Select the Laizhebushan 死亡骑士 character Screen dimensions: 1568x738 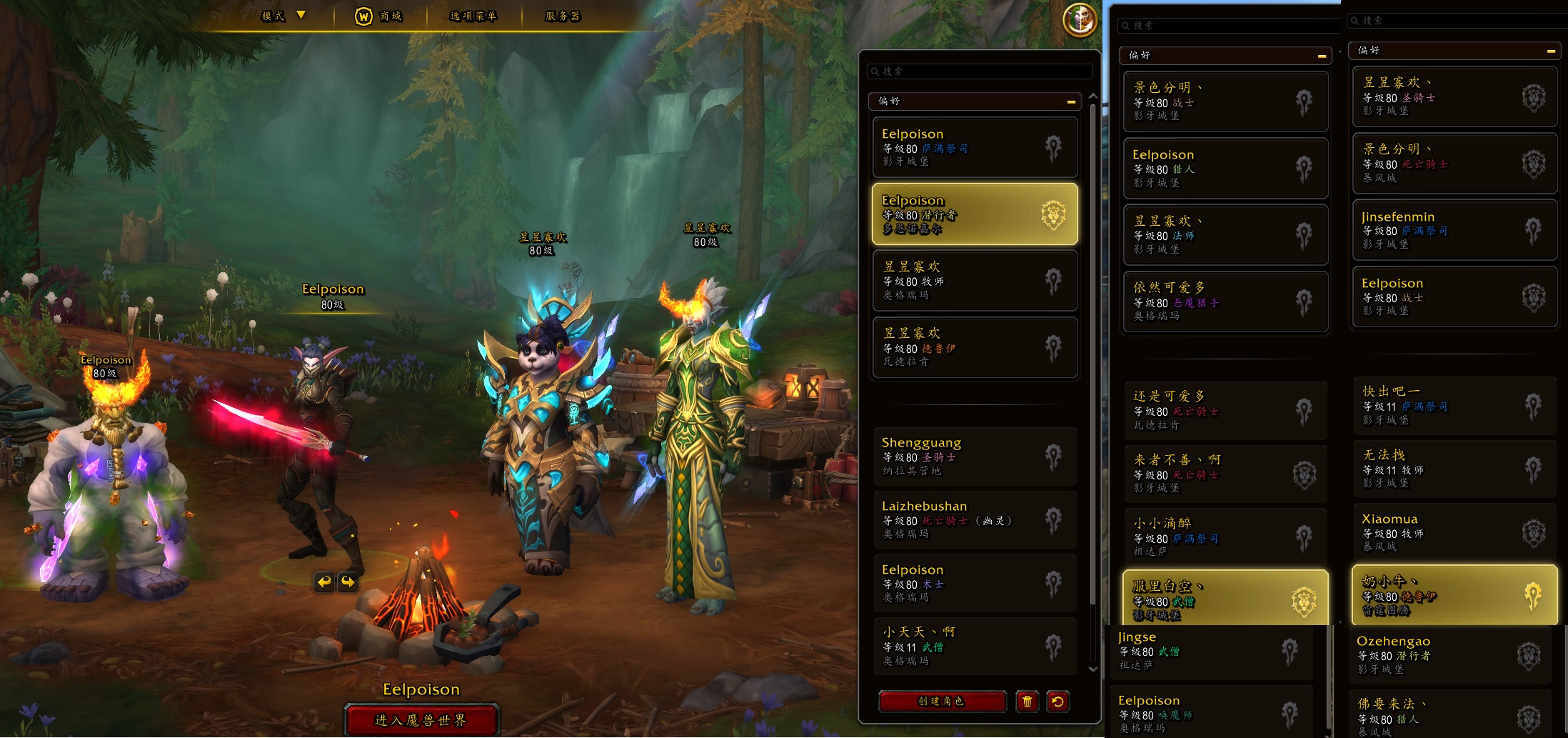click(x=975, y=519)
